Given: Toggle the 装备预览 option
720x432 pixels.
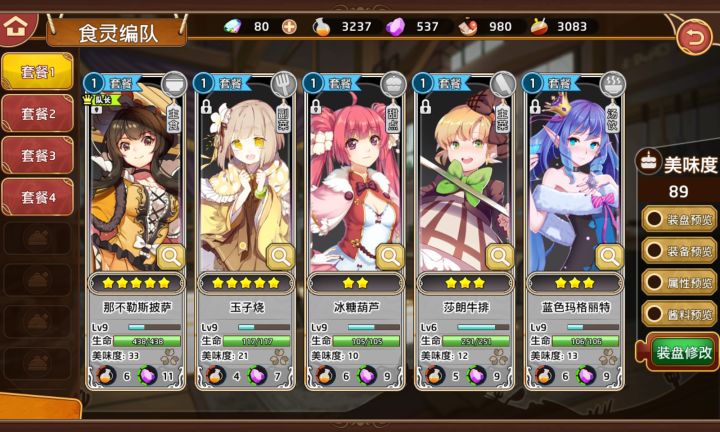Looking at the screenshot, I should (681, 251).
